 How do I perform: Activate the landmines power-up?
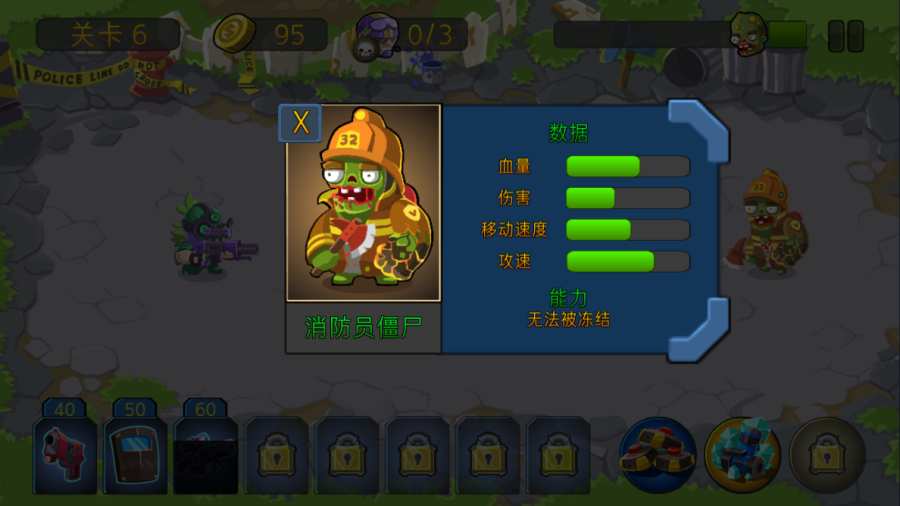(x=657, y=455)
